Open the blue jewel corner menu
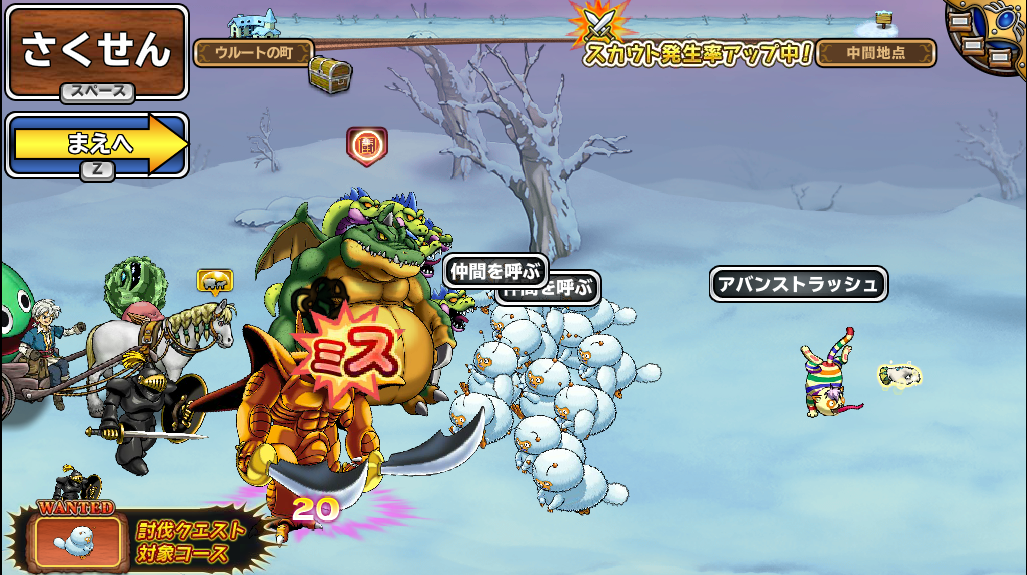The image size is (1027, 575). click(990, 35)
